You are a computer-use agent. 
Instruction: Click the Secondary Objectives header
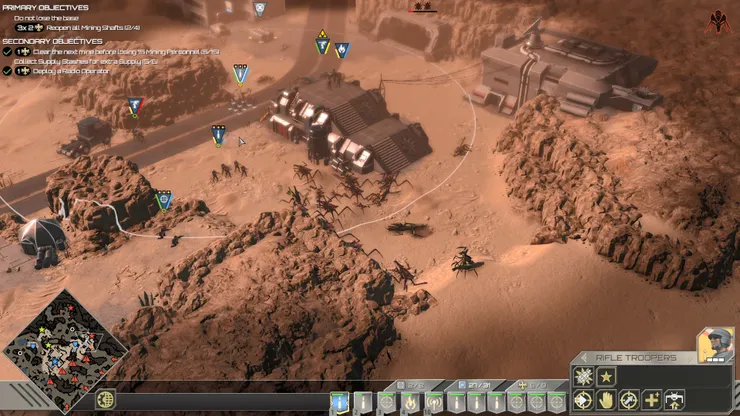click(52, 41)
